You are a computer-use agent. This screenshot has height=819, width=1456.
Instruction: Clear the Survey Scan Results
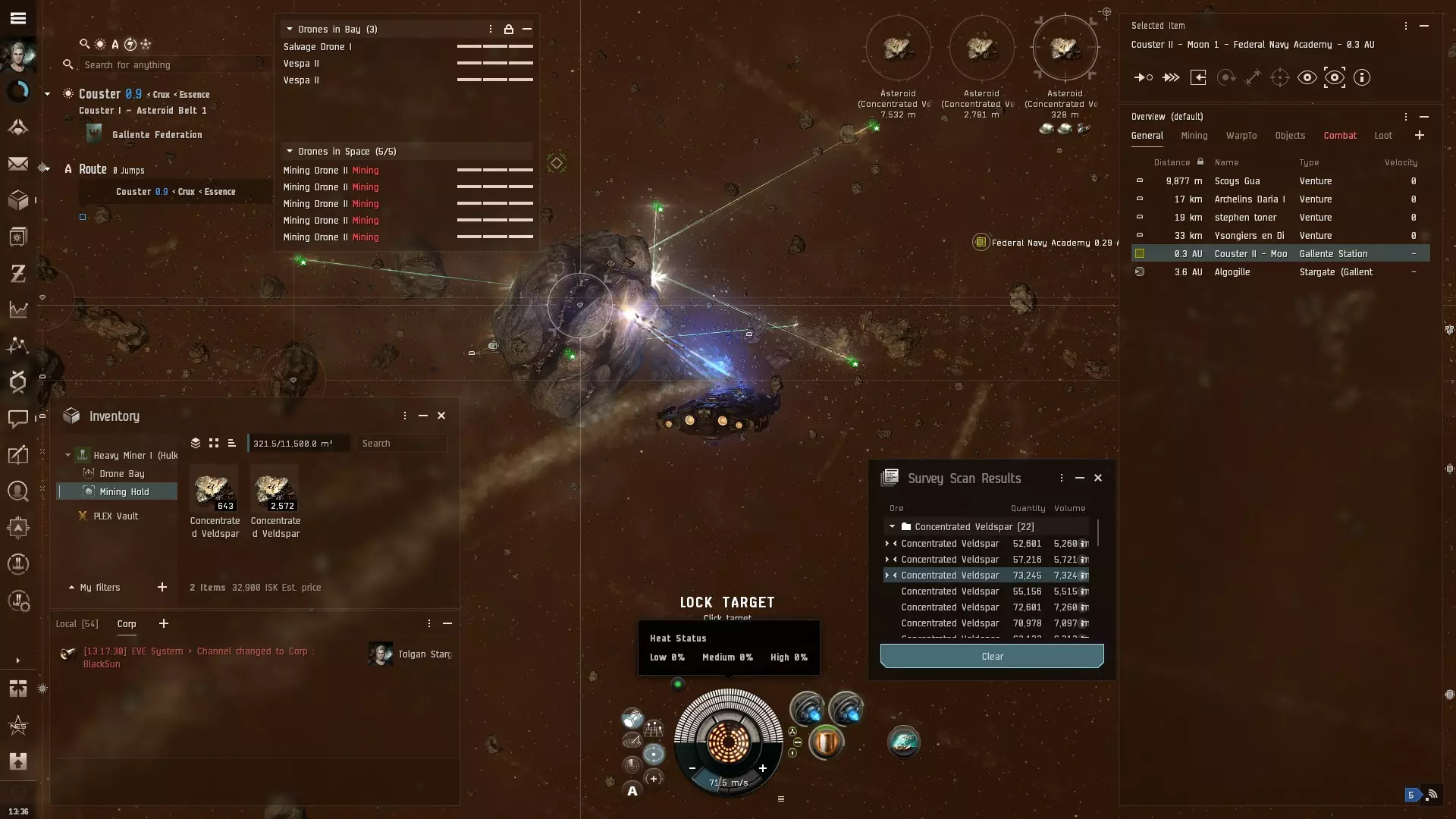(992, 656)
